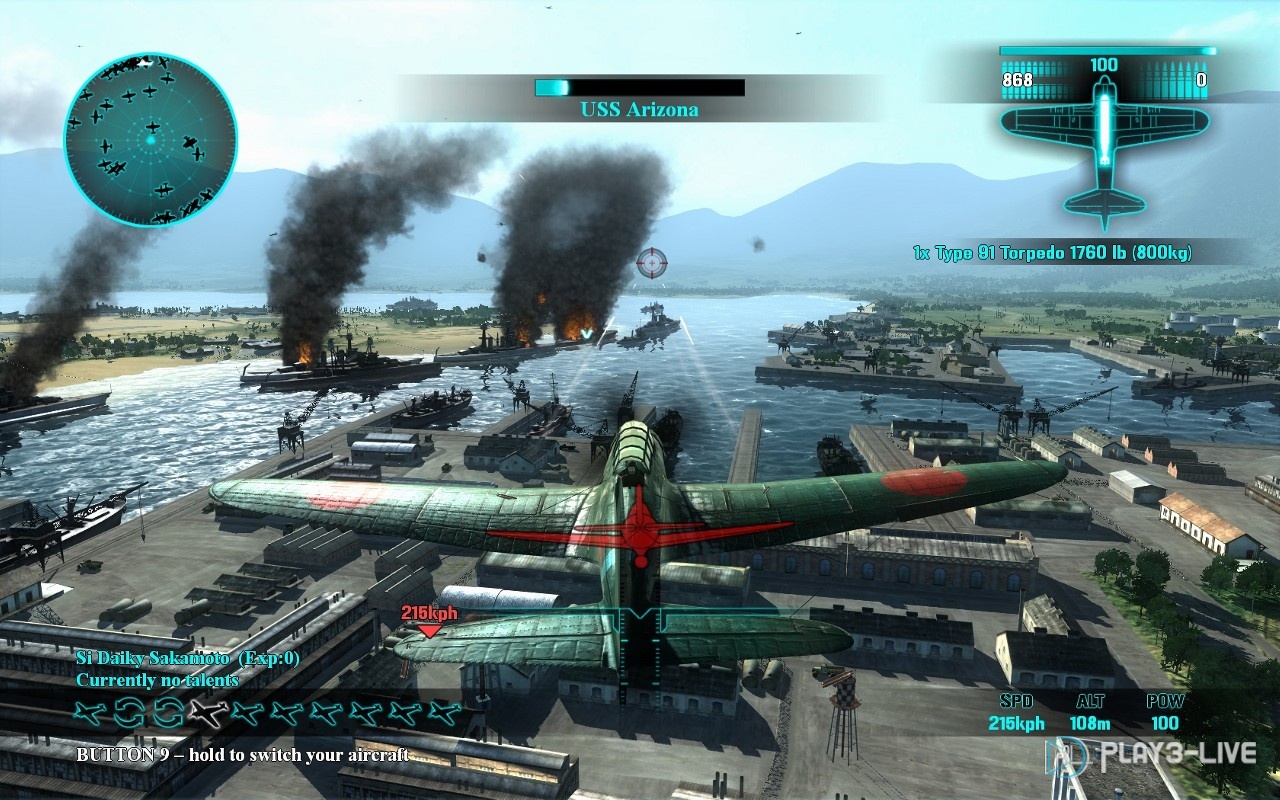Image resolution: width=1280 pixels, height=800 pixels.
Task: Toggle the POW indicator showing 100
Action: coord(1163,711)
